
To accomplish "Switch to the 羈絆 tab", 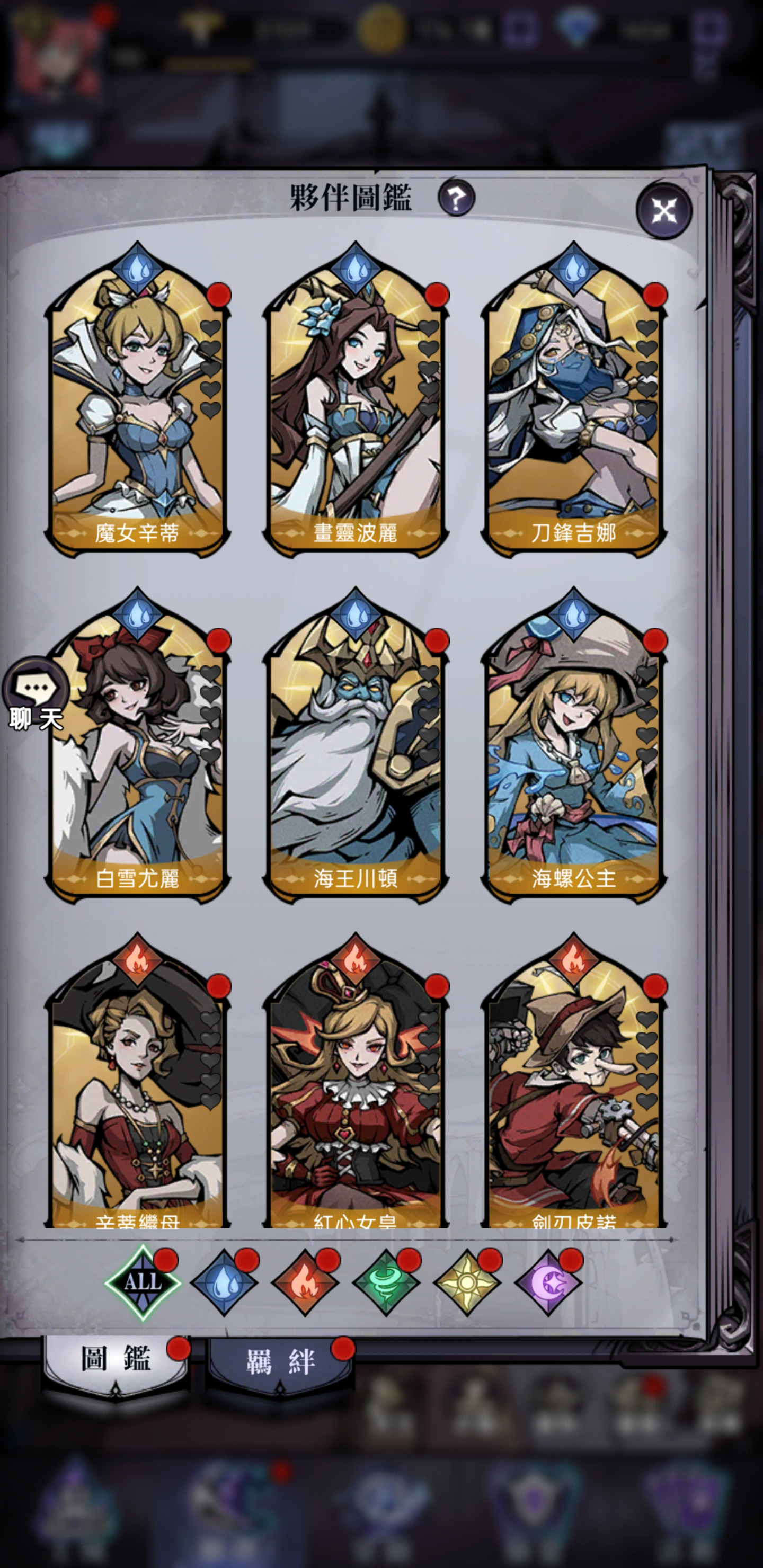I will [280, 1362].
